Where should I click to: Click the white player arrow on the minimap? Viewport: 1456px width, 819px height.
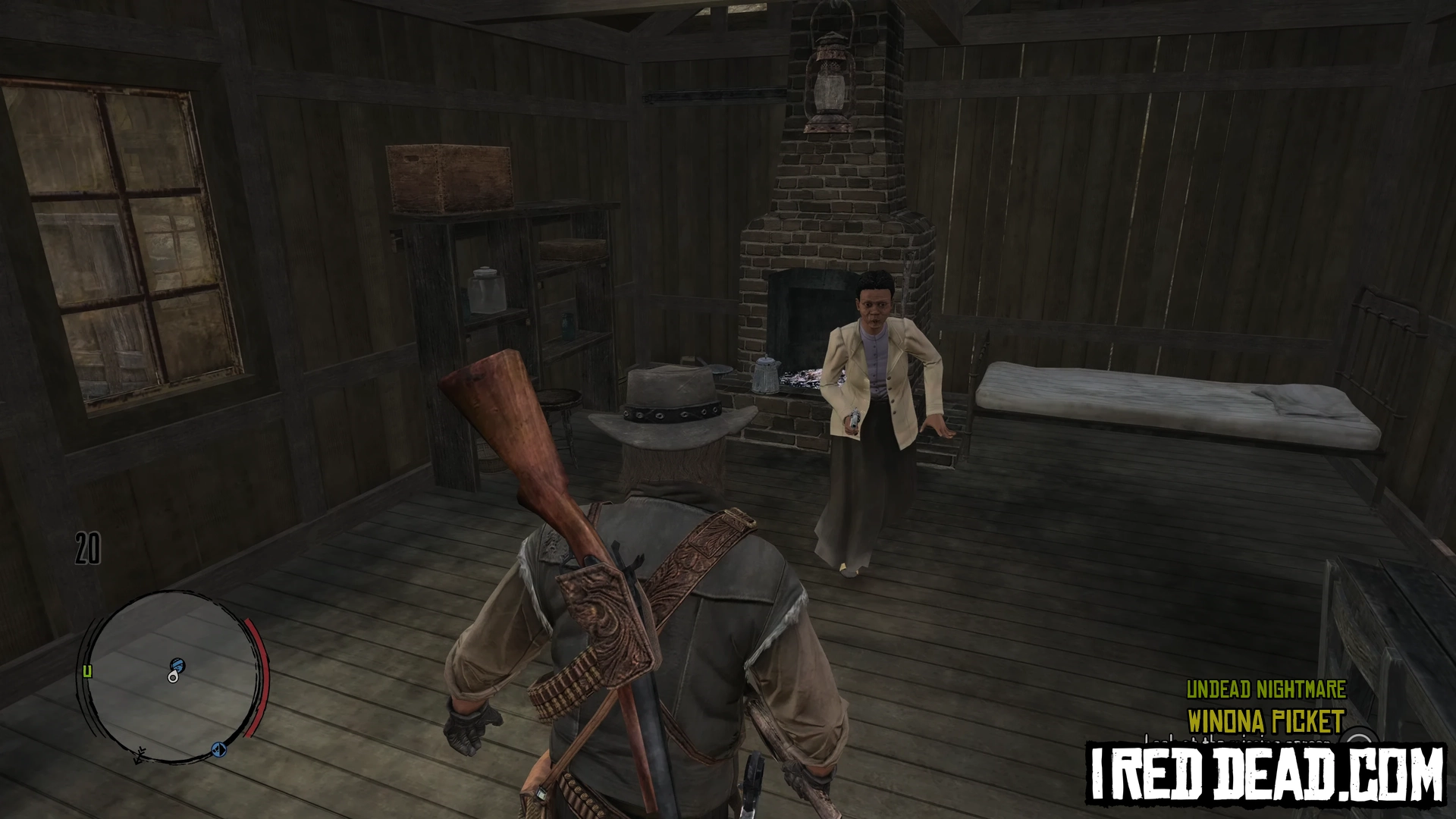click(x=173, y=676)
